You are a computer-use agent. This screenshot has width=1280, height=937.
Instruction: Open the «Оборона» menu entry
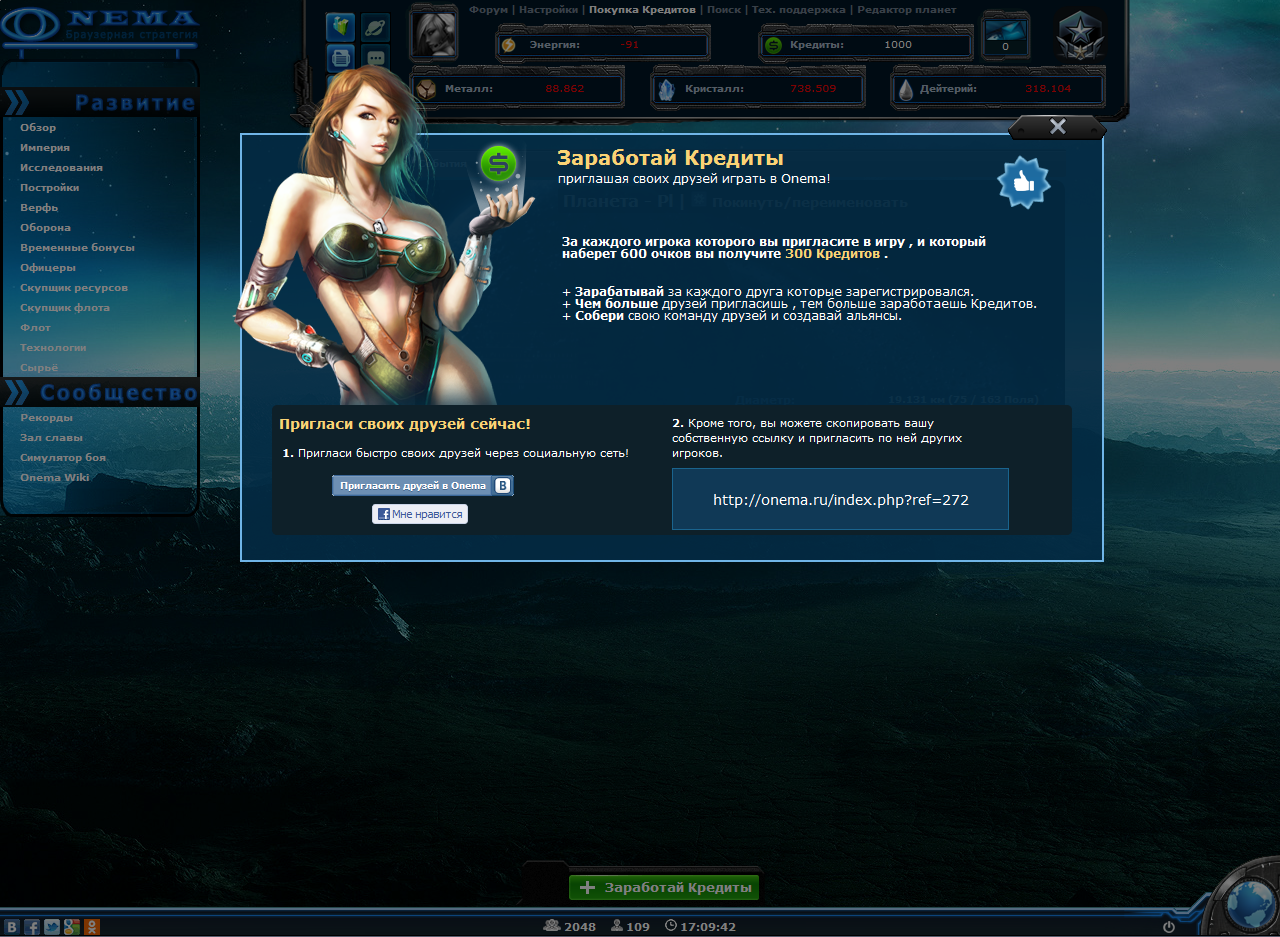pos(46,228)
